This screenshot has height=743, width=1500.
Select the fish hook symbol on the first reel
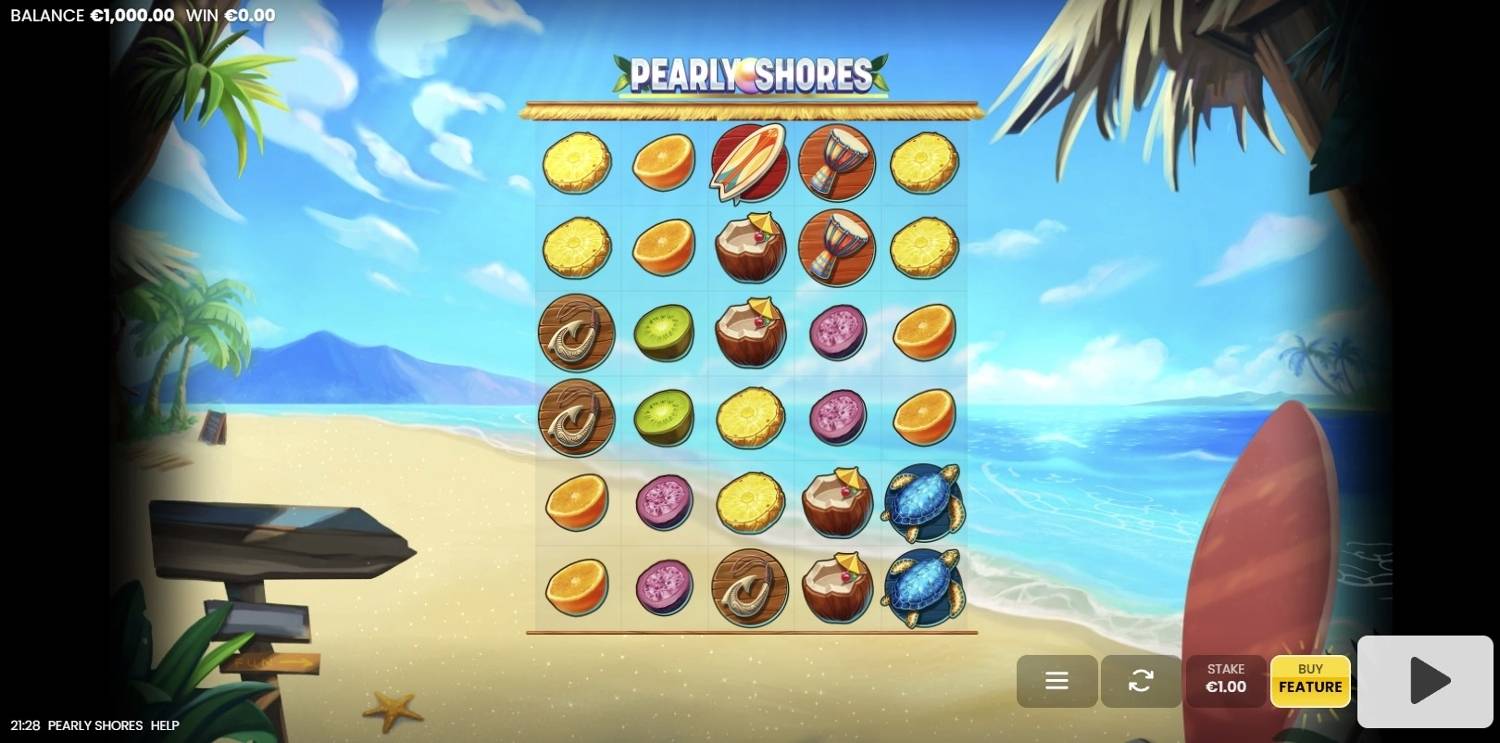pos(577,332)
